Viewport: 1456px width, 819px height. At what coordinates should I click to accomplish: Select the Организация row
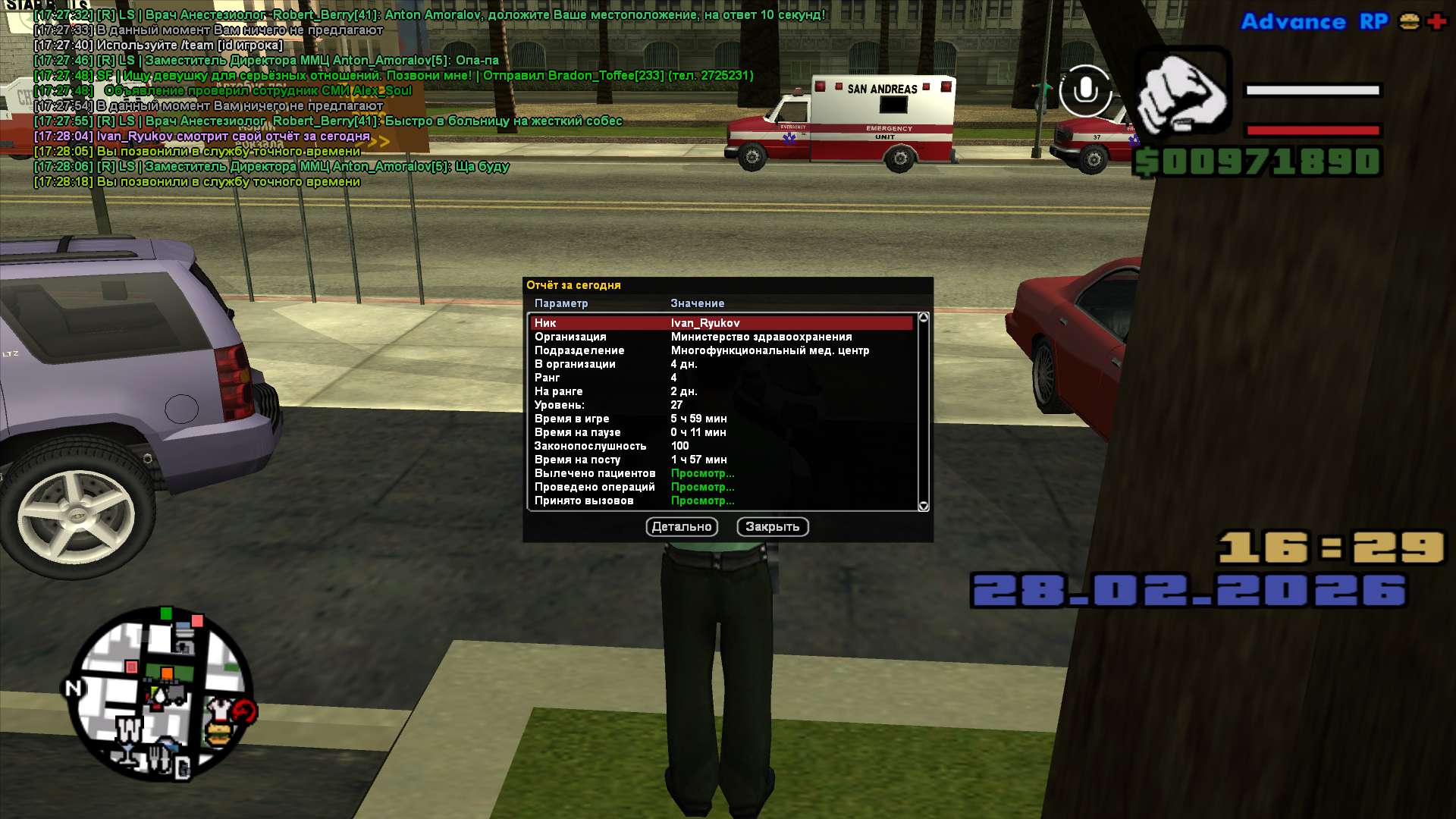coord(720,337)
